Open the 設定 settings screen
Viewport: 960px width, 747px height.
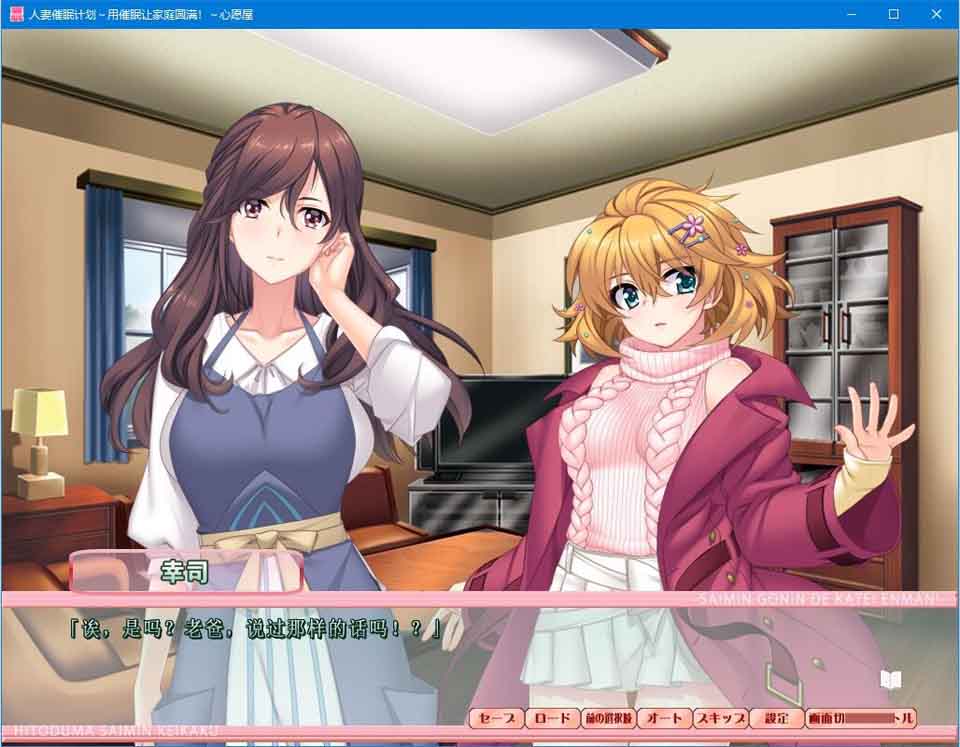[x=776, y=718]
